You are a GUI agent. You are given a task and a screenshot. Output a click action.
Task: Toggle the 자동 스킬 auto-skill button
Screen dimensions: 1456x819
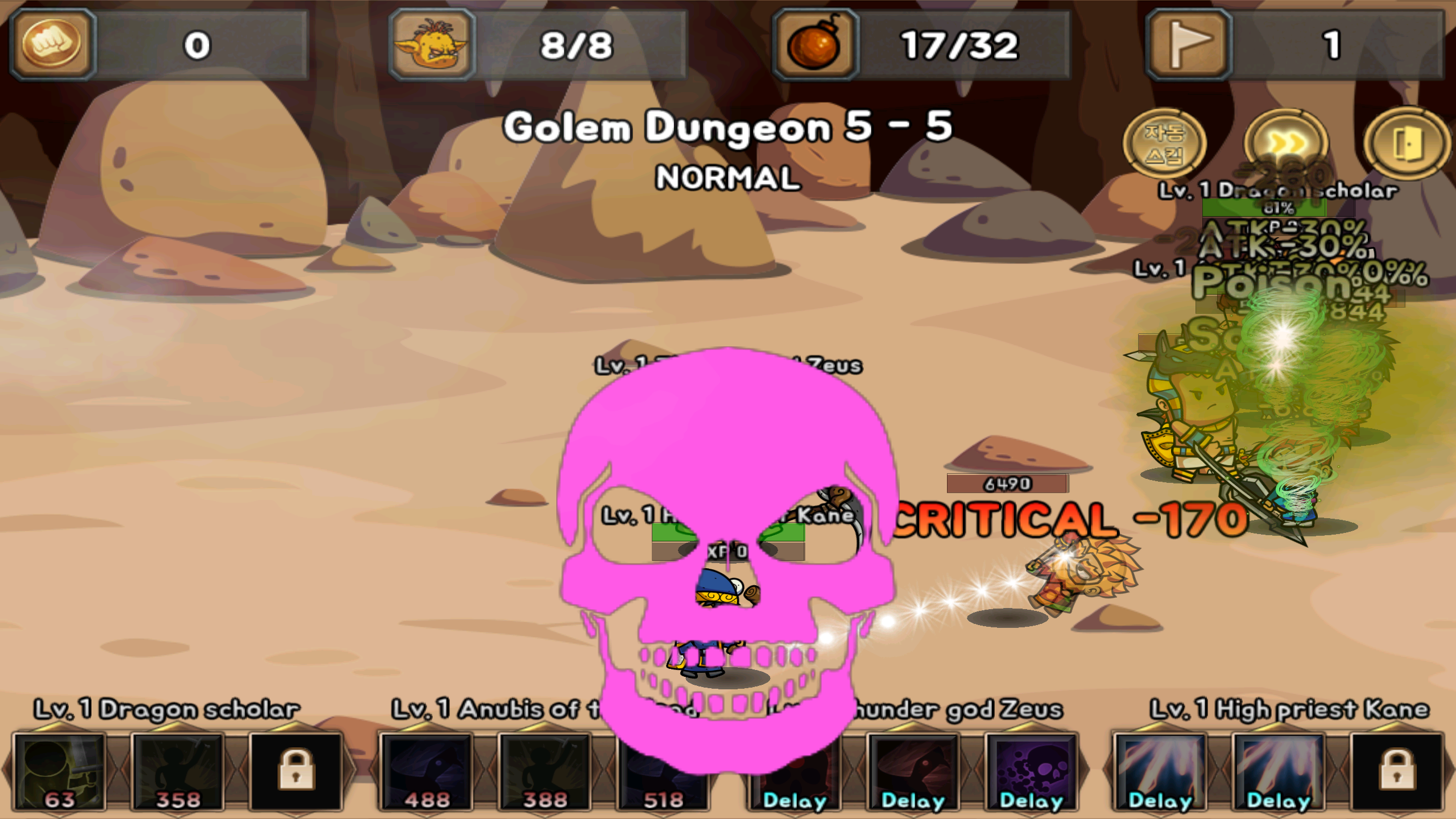coord(1164,143)
